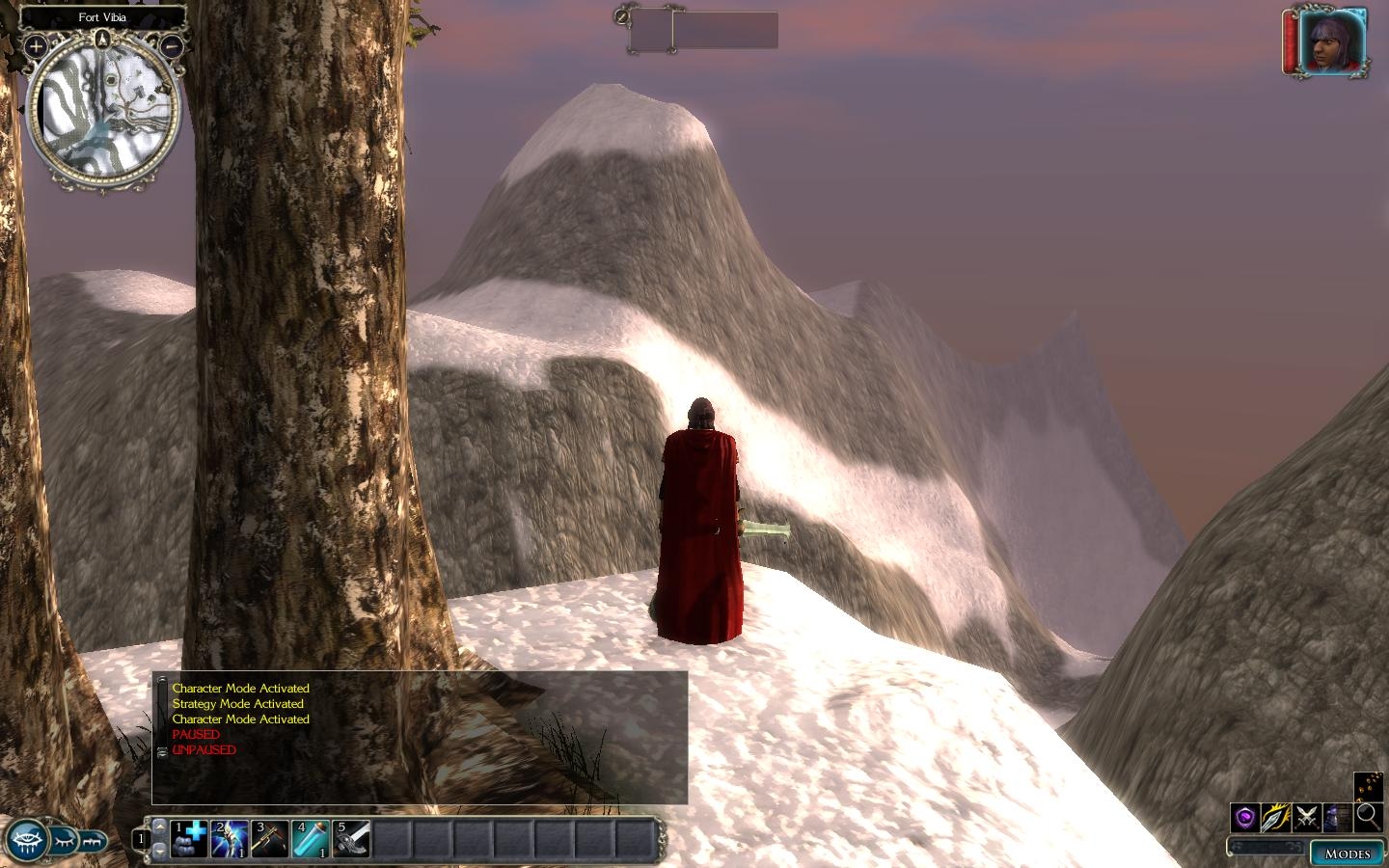Open the Modes menu button
Viewport: 1389px width, 868px height.
(1347, 854)
